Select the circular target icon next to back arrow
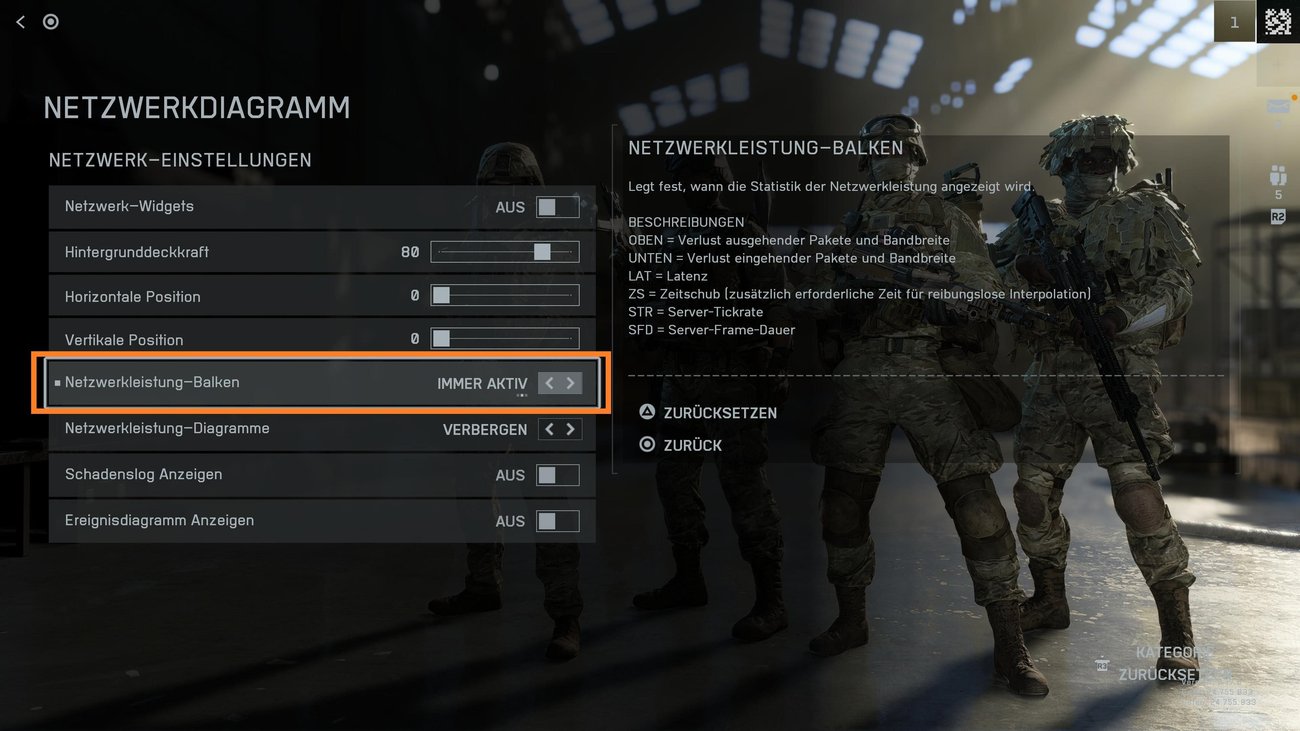This screenshot has height=731, width=1300. [x=50, y=21]
